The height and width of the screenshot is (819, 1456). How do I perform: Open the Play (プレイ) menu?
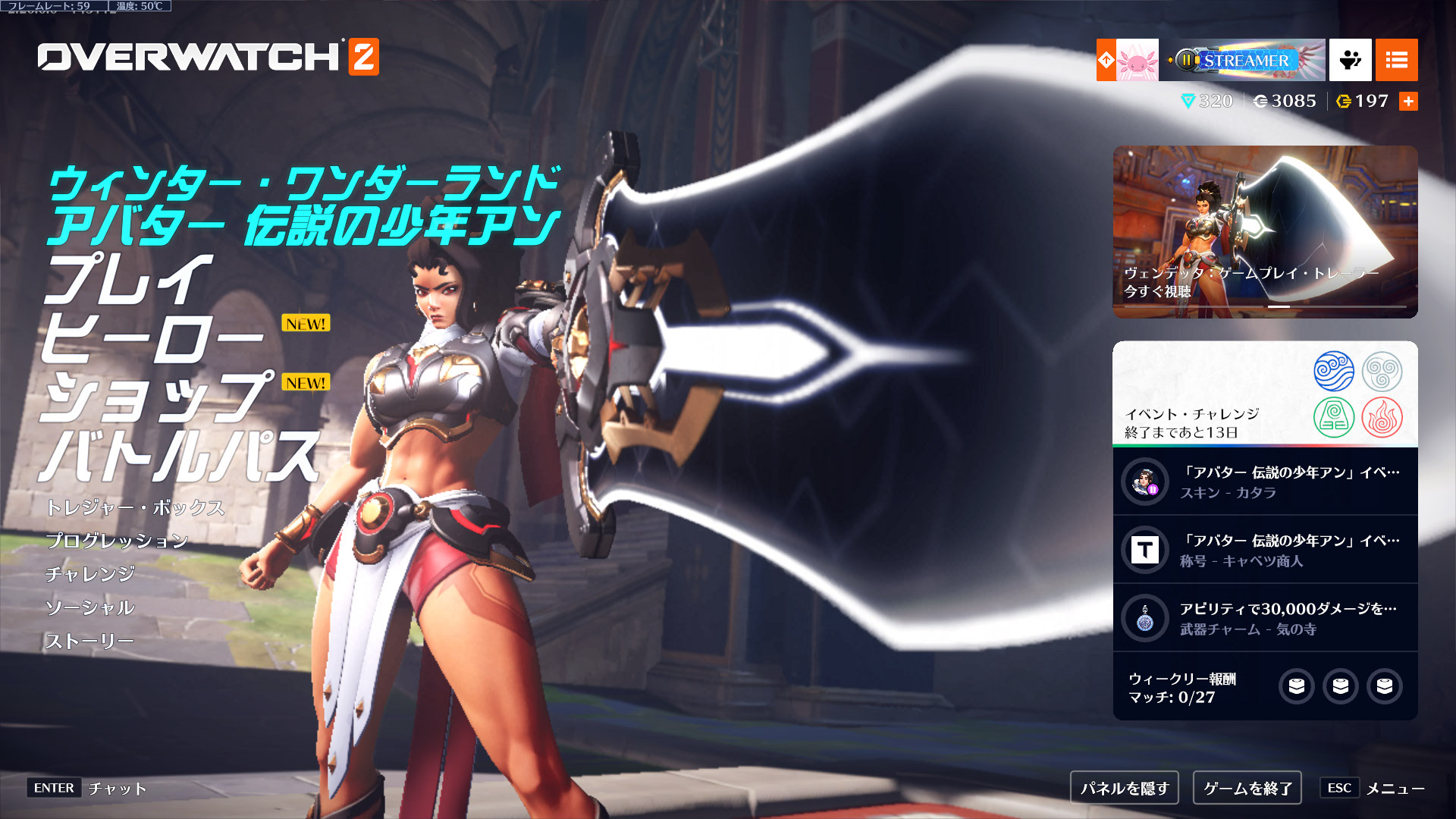(x=127, y=279)
